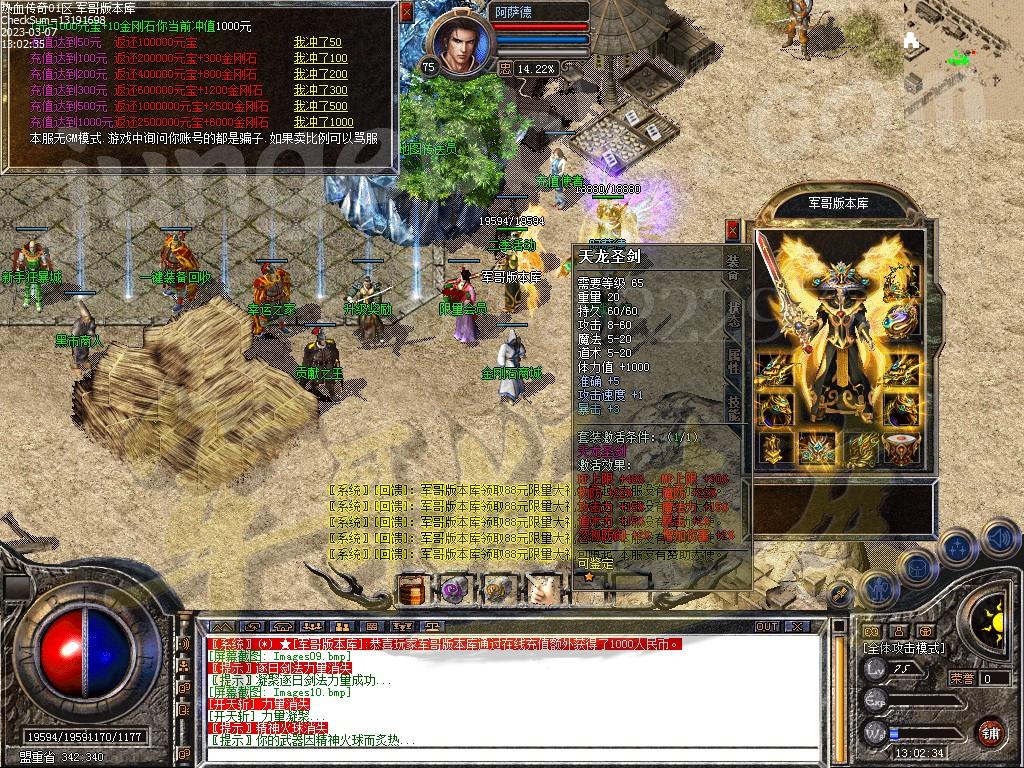Show the 属性 attributes tab
This screenshot has width=1024, height=768.
[733, 361]
